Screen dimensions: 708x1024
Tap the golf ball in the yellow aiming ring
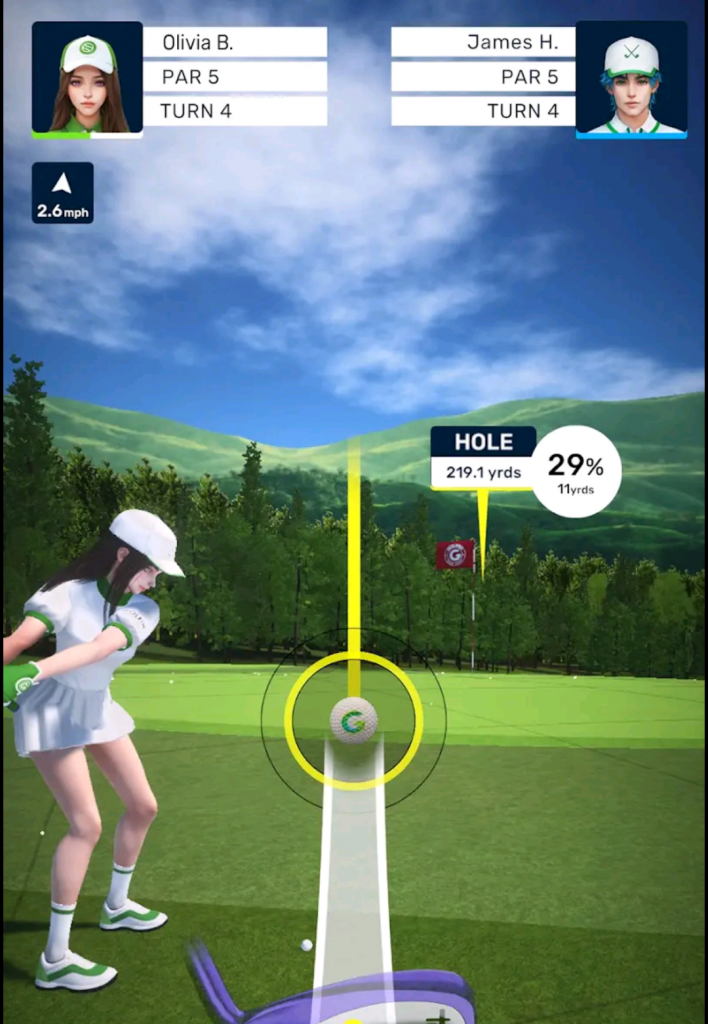tap(353, 720)
